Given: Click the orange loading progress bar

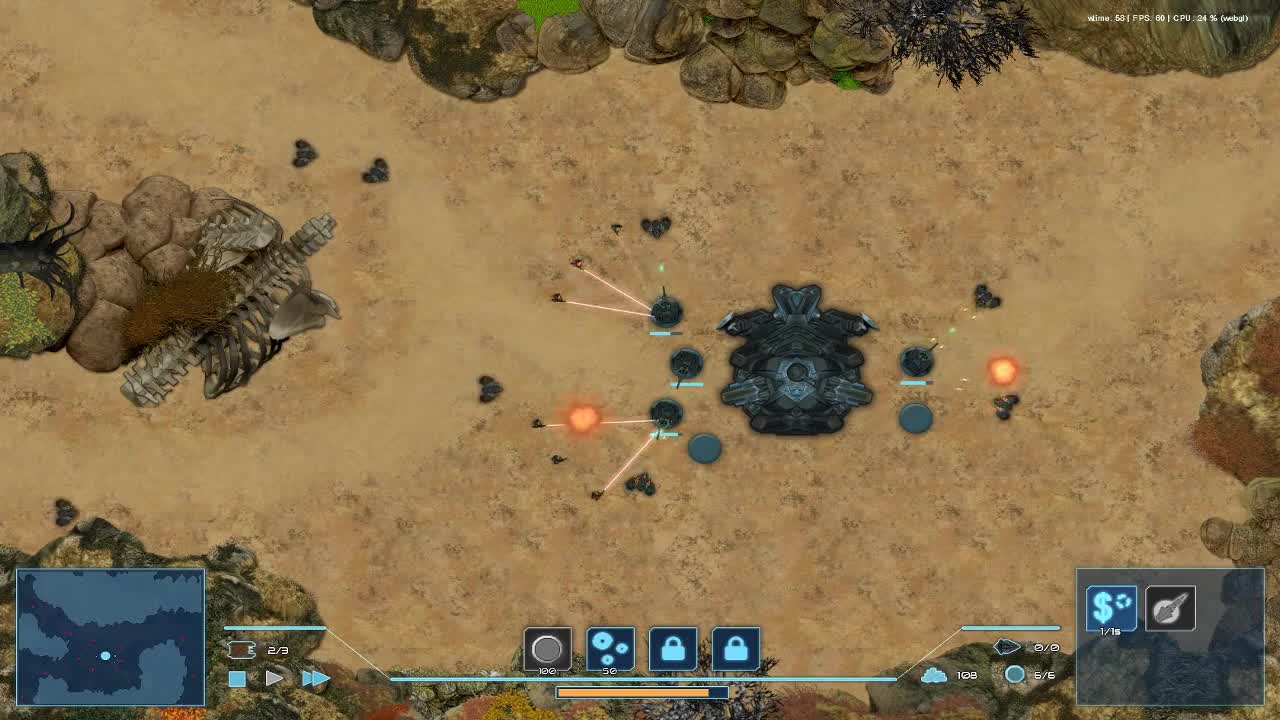Looking at the screenshot, I should tap(643, 692).
